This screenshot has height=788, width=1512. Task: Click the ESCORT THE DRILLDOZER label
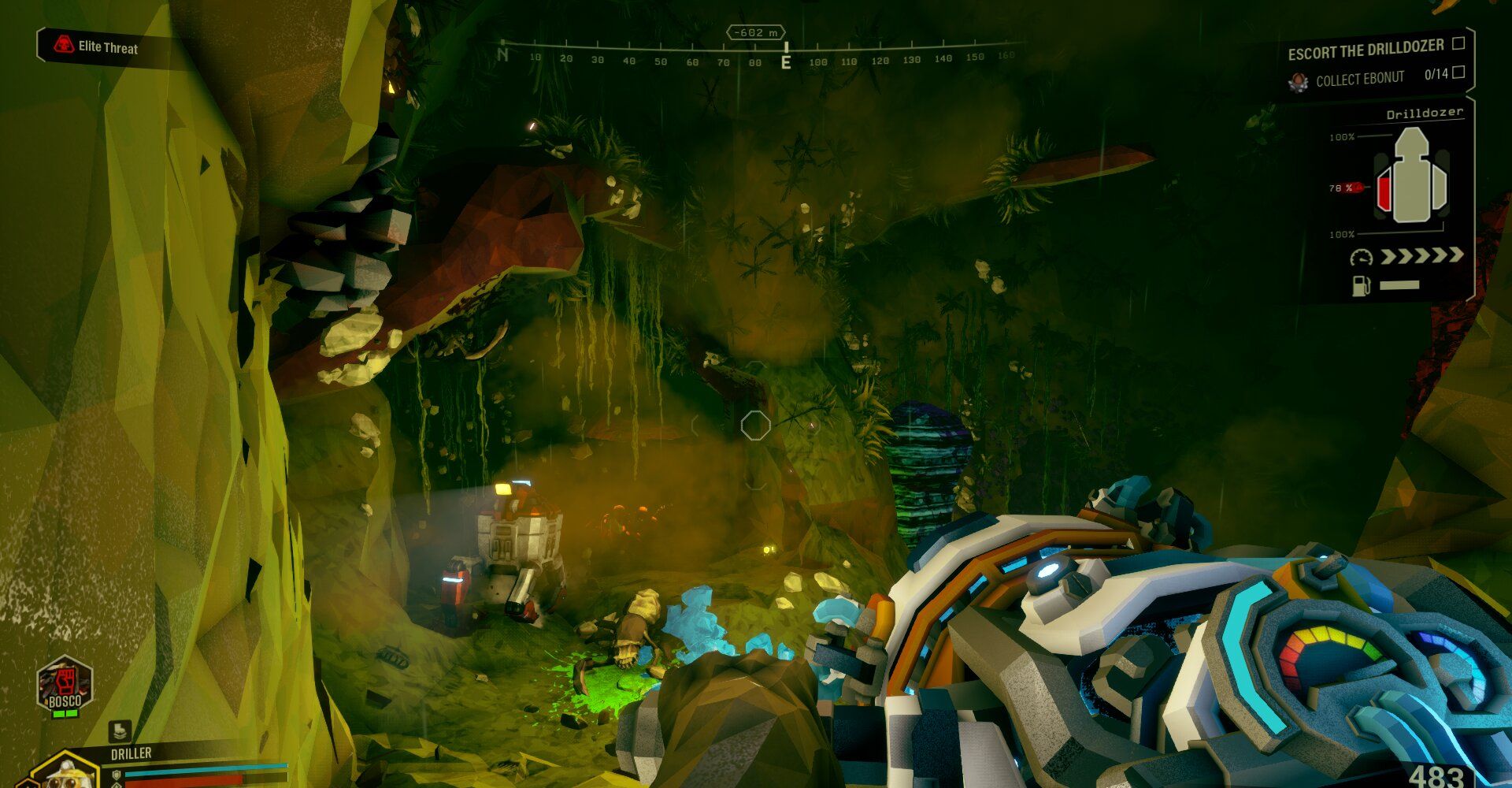tap(1366, 50)
